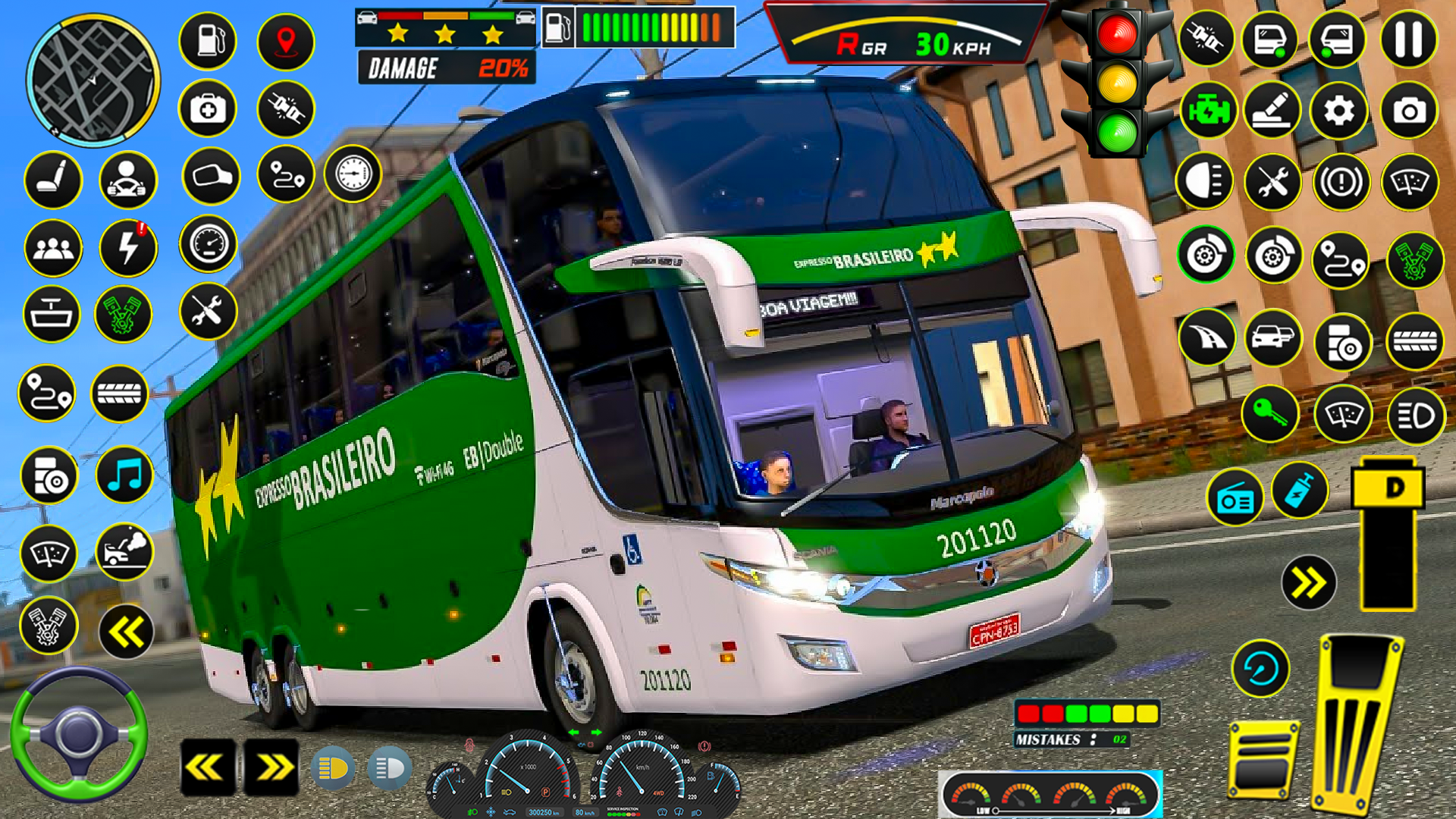Image resolution: width=1456 pixels, height=819 pixels.
Task: Turn on the blue radio icon
Action: point(1235,500)
